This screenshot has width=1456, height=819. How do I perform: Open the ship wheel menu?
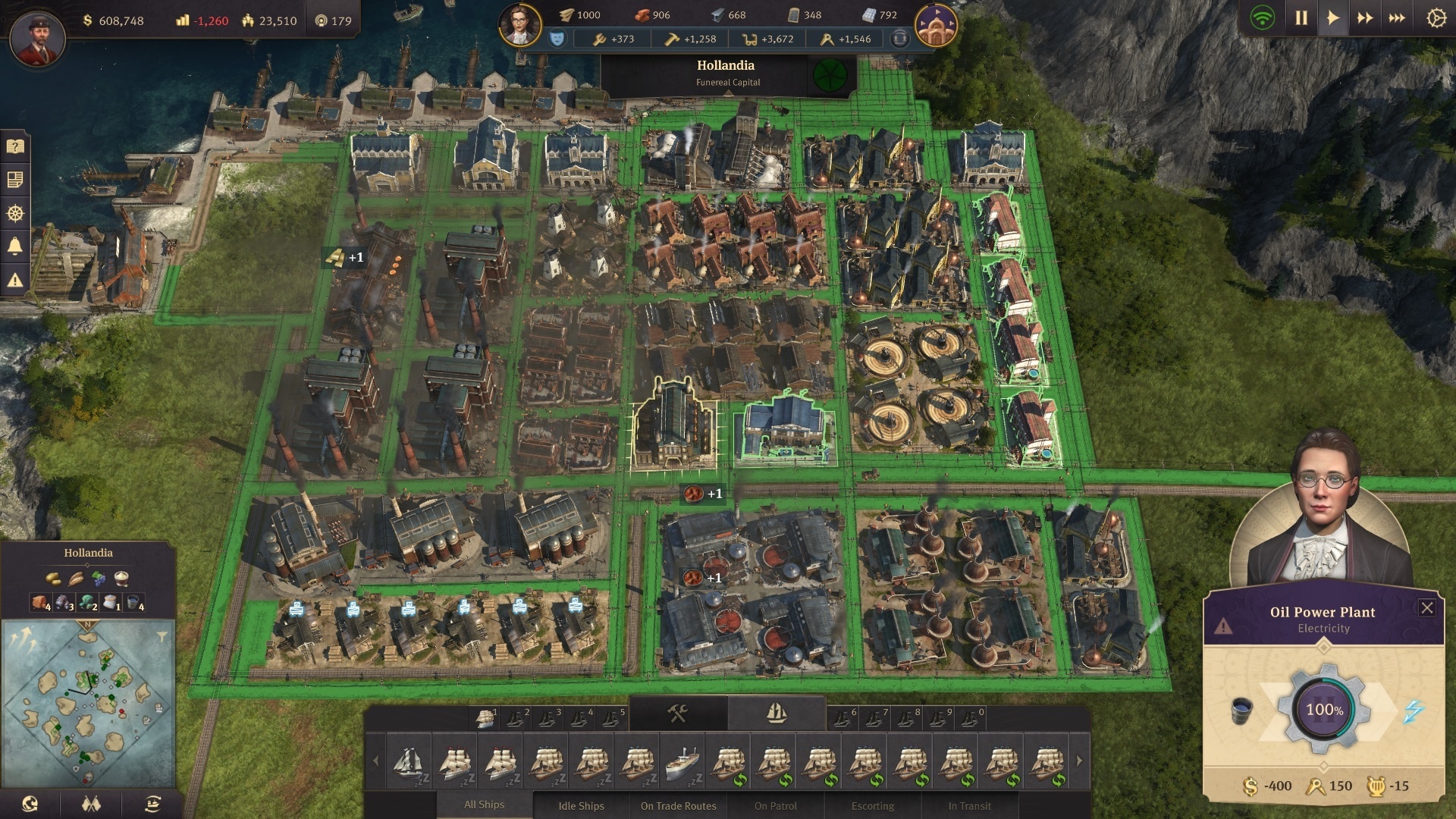pyautogui.click(x=15, y=213)
